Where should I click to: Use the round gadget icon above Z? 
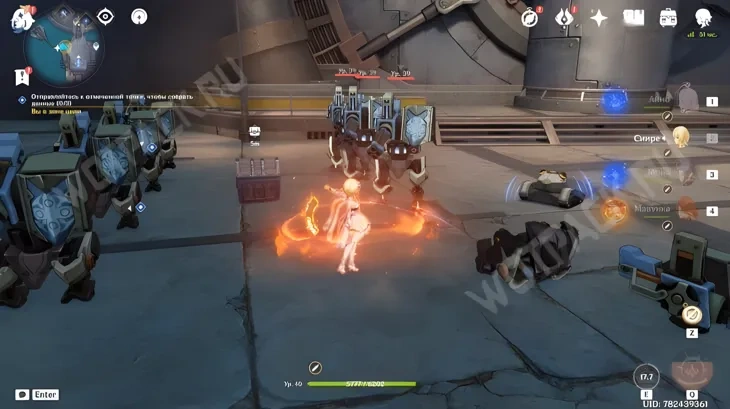point(691,314)
